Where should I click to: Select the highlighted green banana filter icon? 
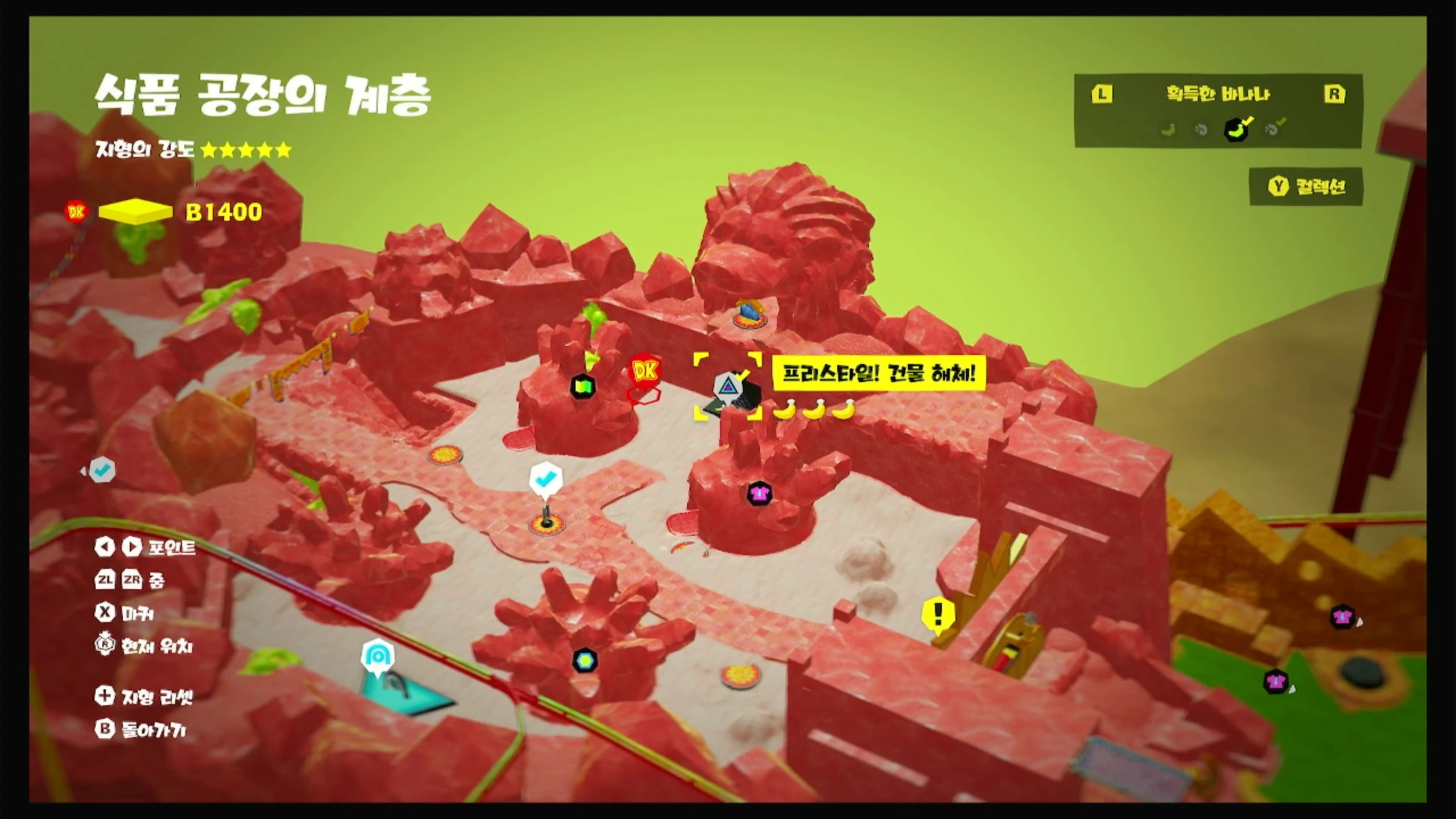point(1236,129)
